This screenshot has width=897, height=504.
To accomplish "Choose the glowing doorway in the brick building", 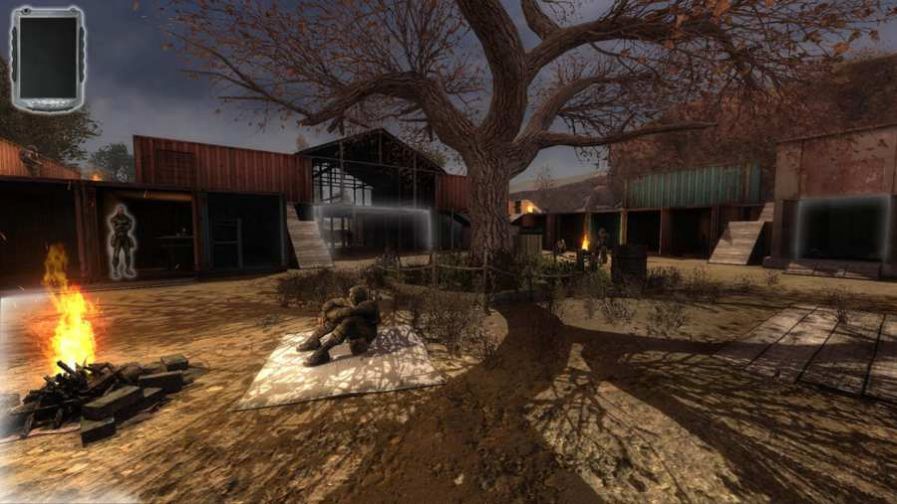I will 841,228.
